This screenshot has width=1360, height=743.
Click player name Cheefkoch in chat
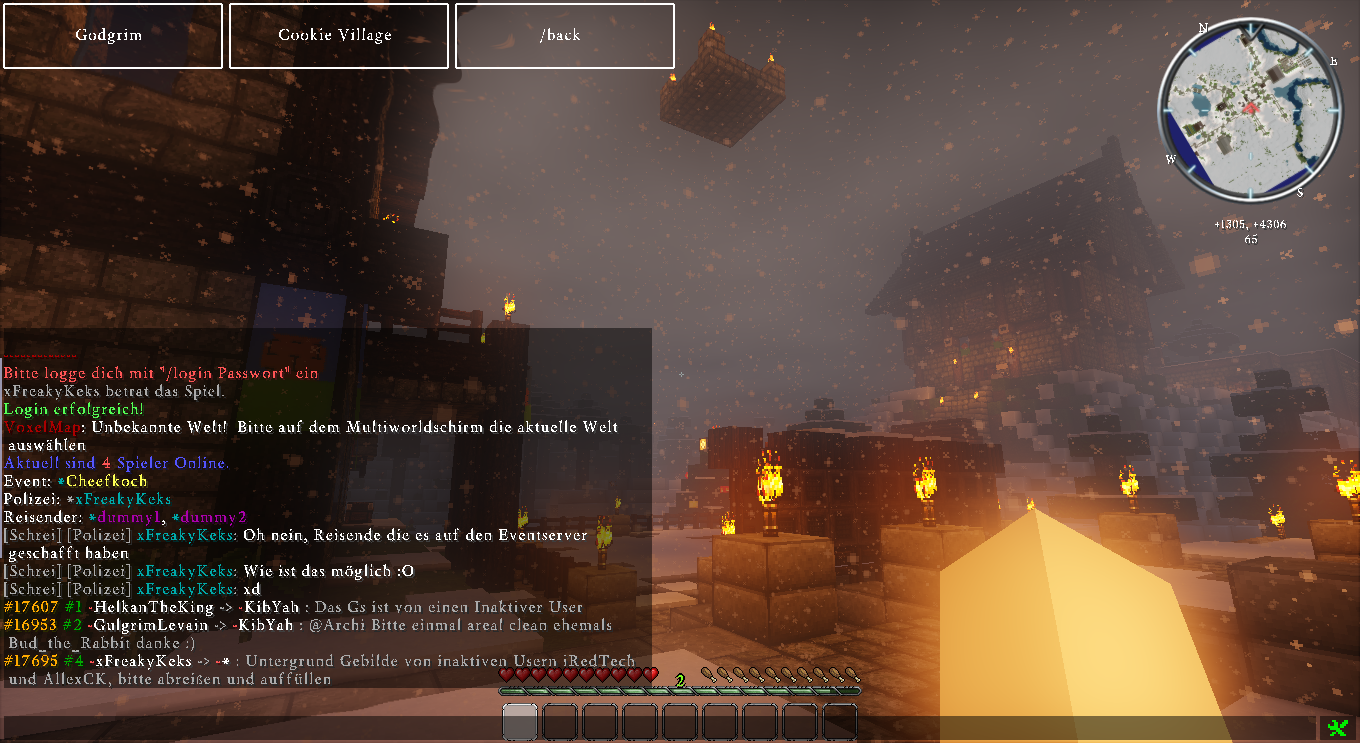pos(106,481)
